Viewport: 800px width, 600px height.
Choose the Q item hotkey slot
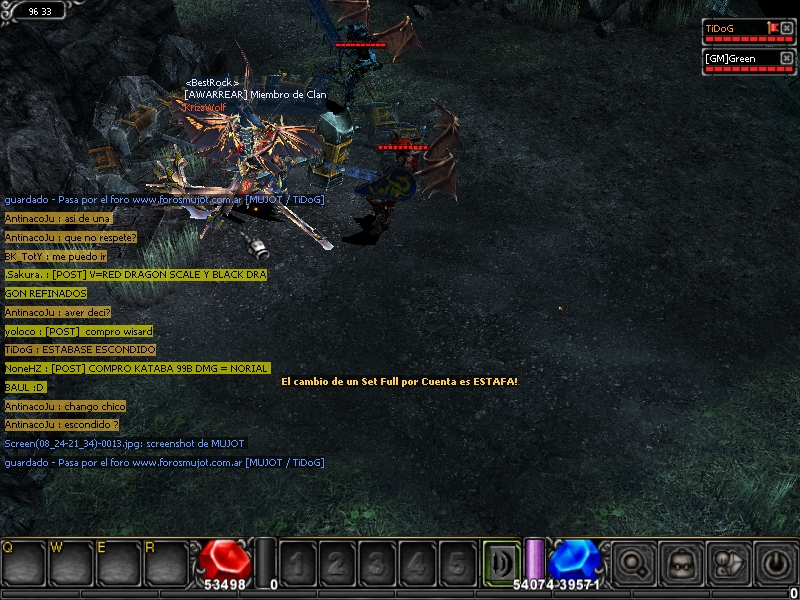24,564
